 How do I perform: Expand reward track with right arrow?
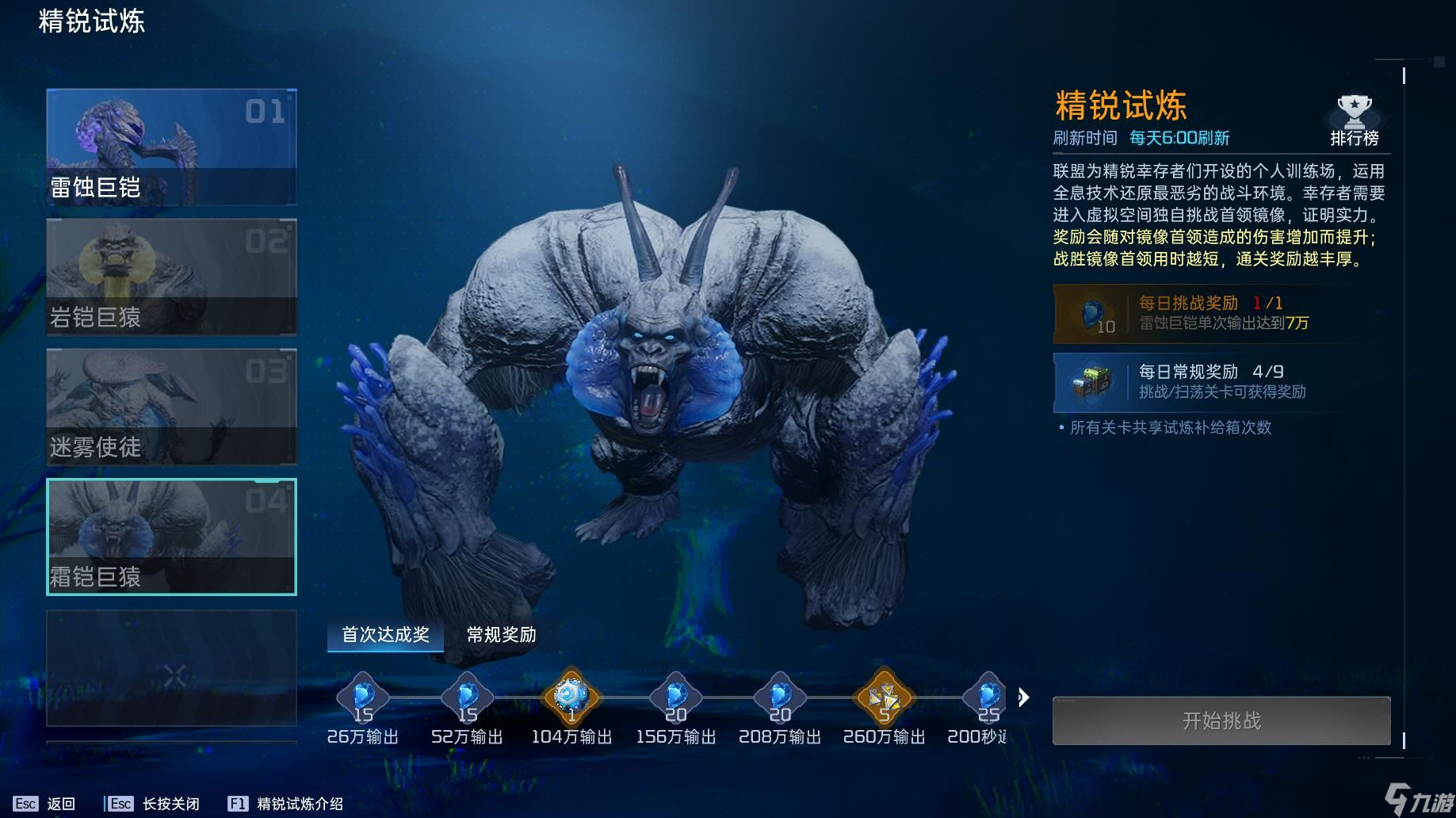(1025, 698)
